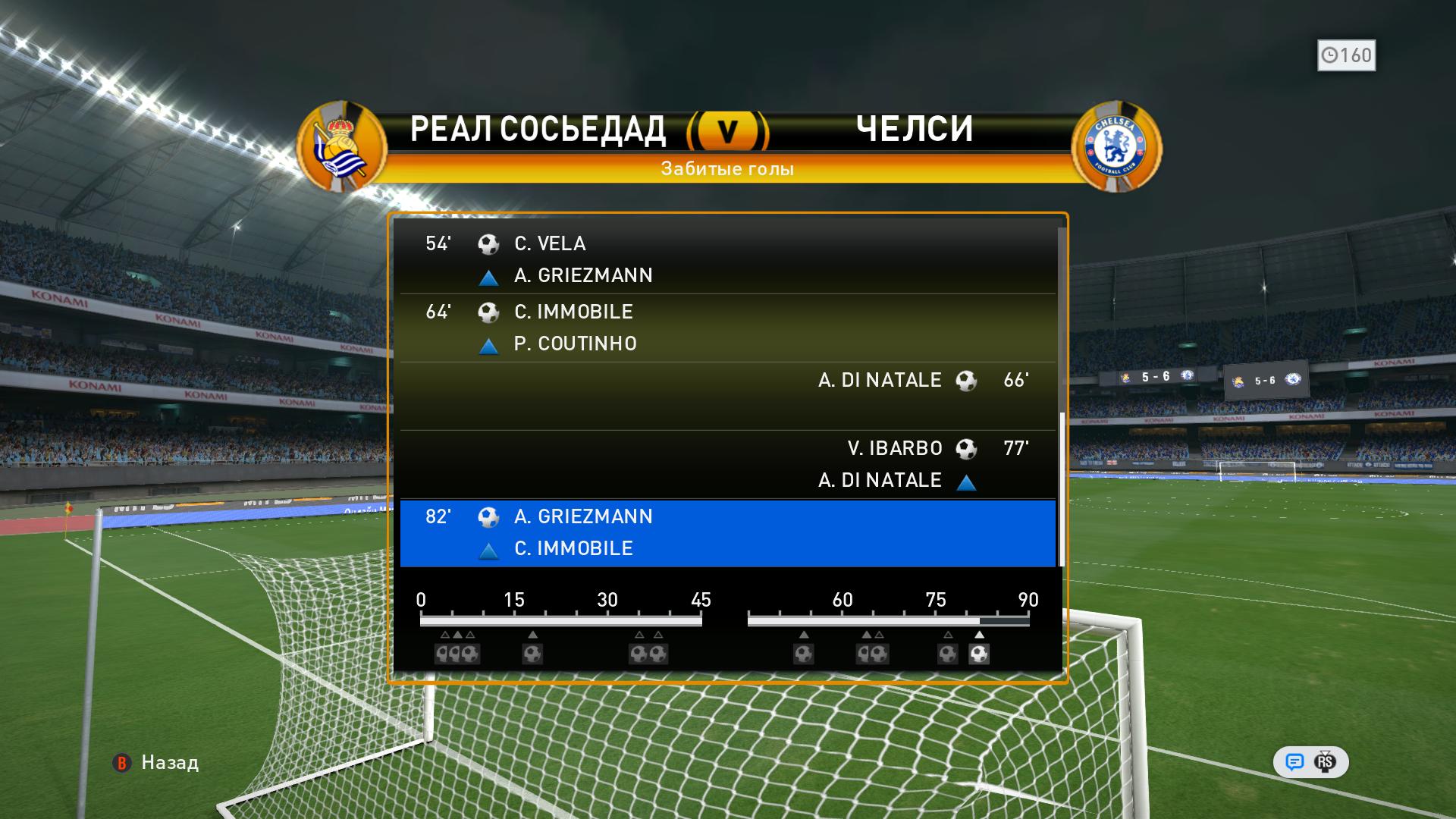Choose A. Di Natale's 66' goal entry
The width and height of the screenshot is (1456, 819).
point(726,395)
